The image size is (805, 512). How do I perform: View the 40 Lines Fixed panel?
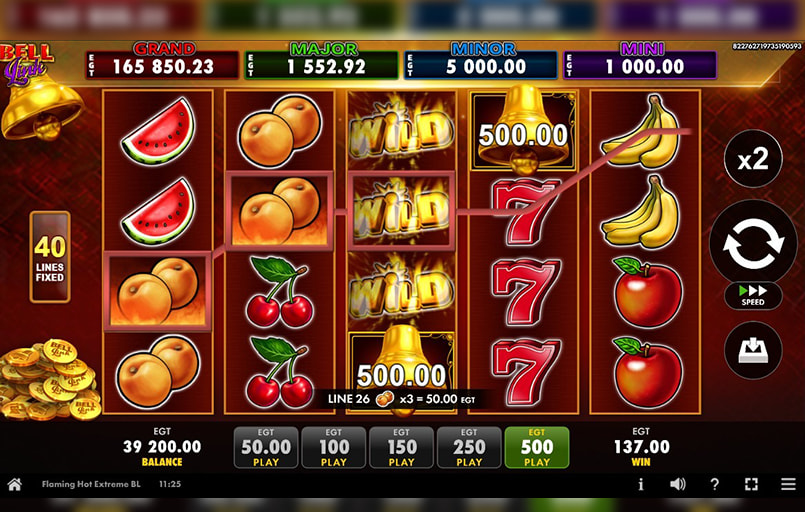pos(50,256)
